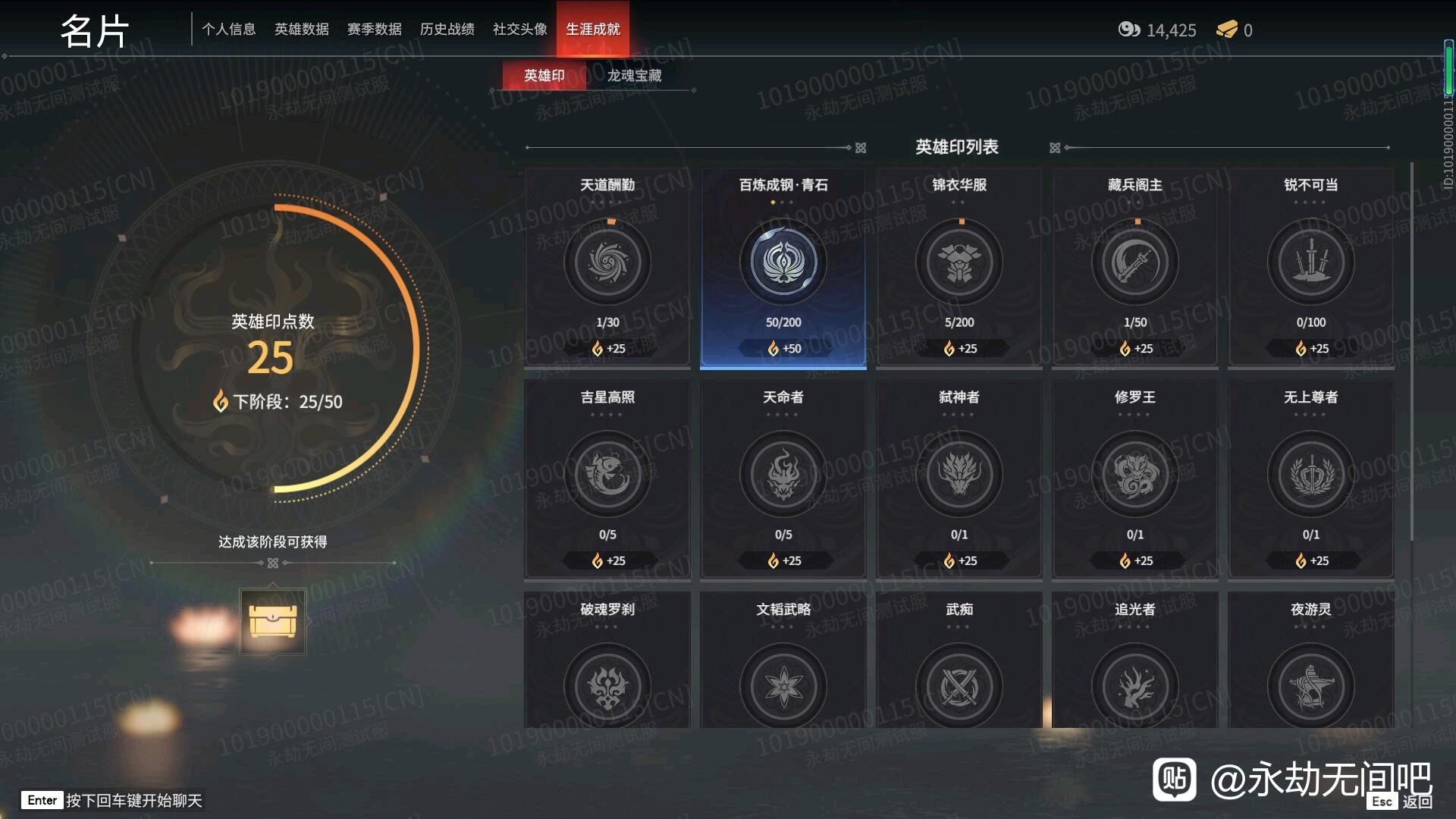
Task: Select the 天道酬勤 hero seal icon
Action: 607,261
